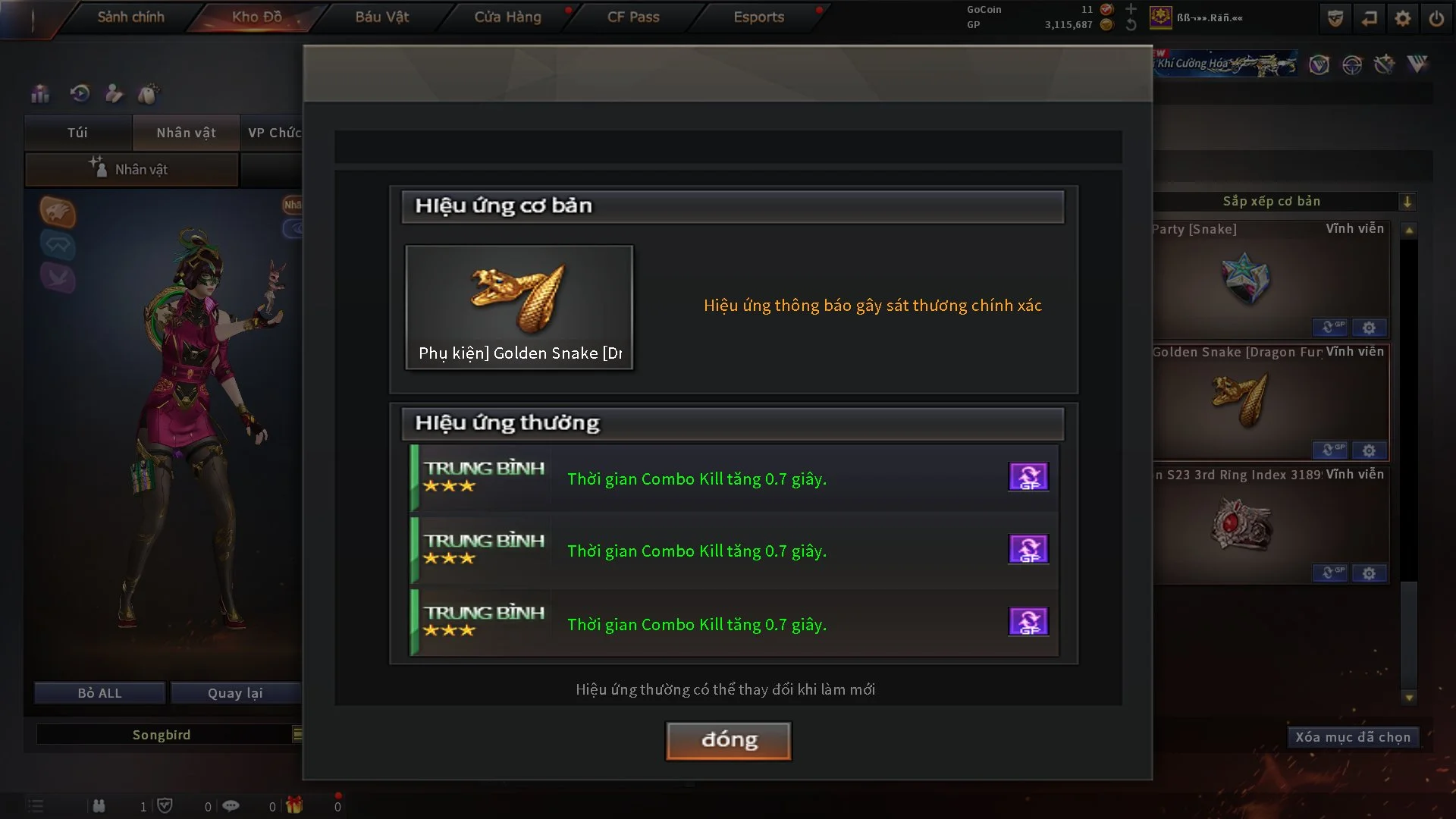
Task: Select the S23 3rd Ring item
Action: pos(1241,524)
